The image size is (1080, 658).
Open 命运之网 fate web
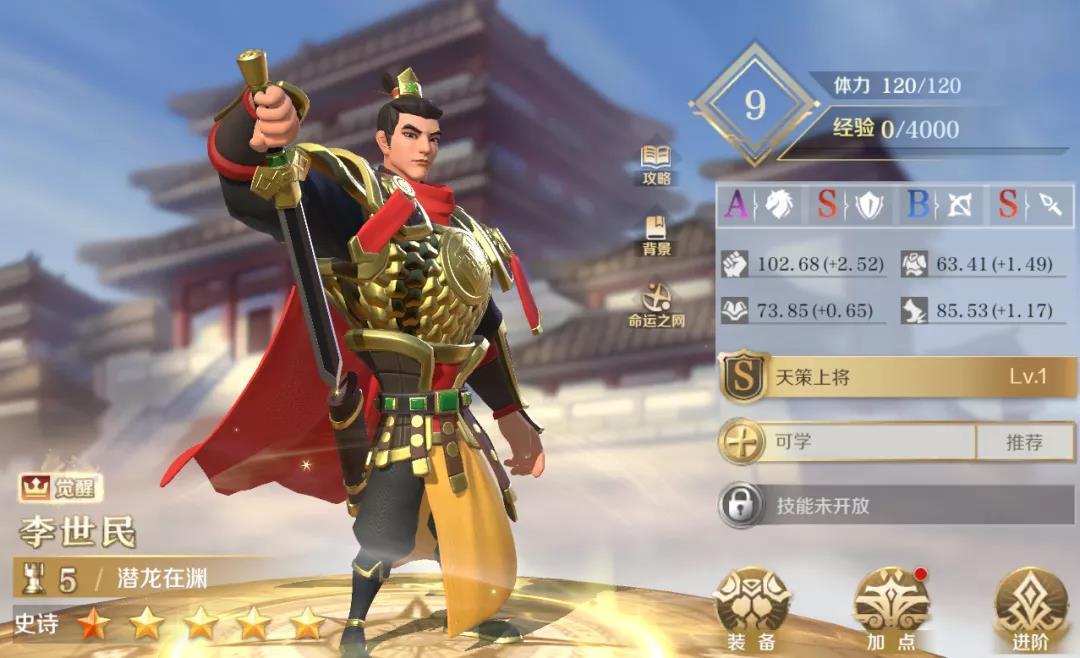(x=656, y=305)
